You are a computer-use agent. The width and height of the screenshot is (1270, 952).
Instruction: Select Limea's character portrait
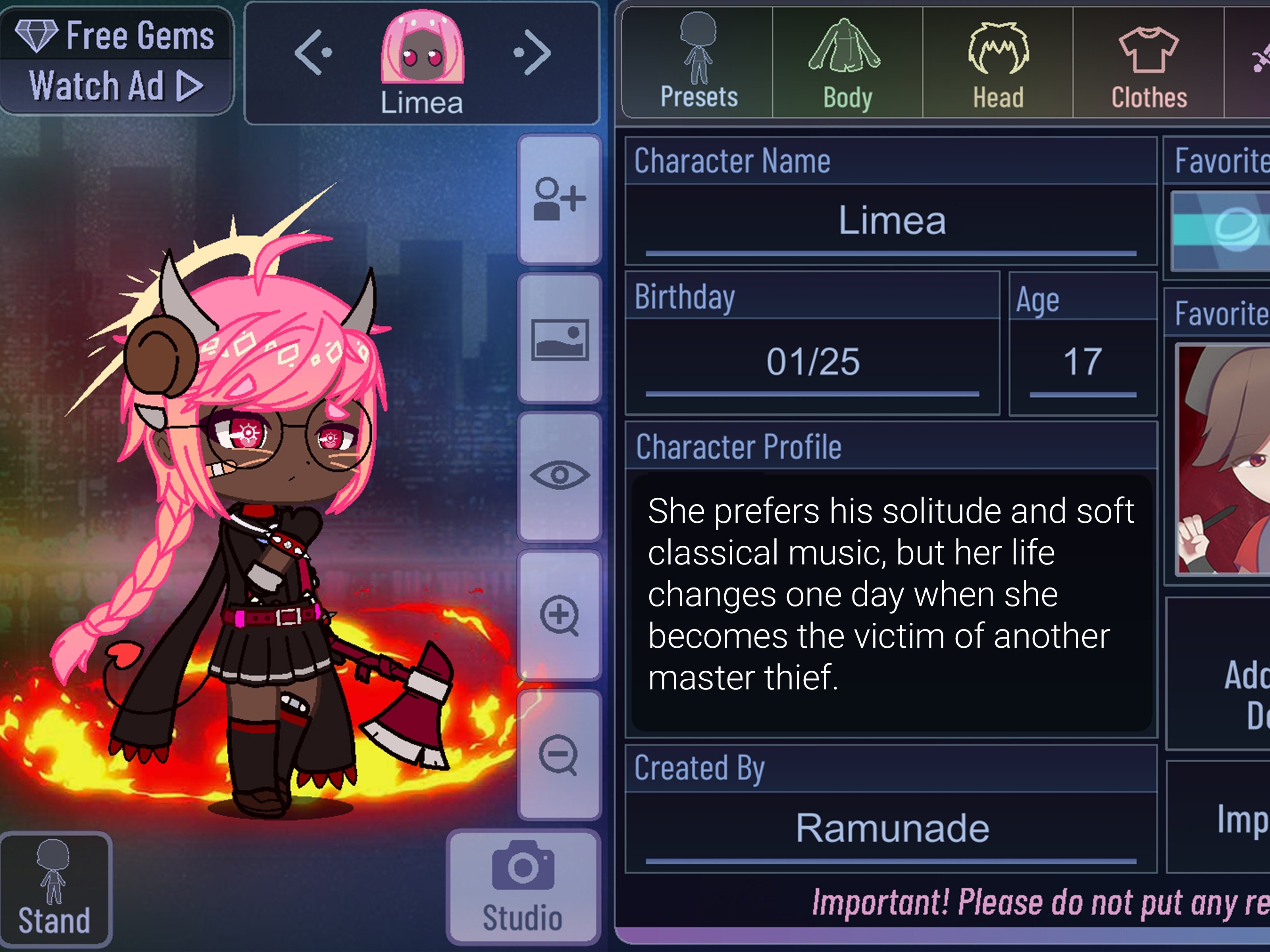click(423, 49)
